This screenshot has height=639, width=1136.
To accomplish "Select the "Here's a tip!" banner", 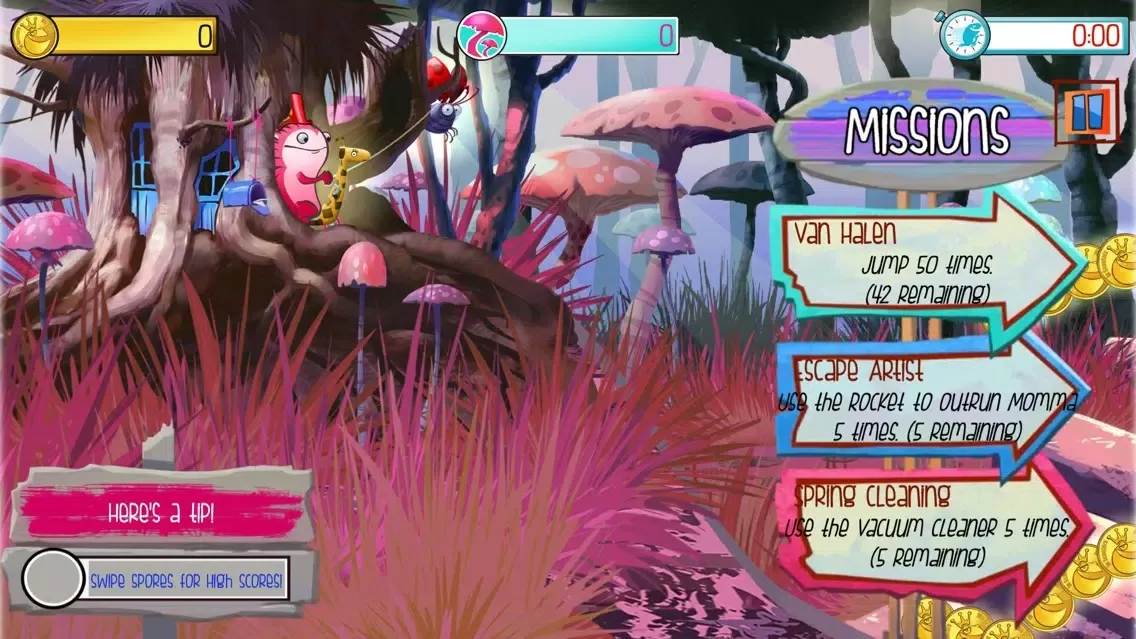I will [162, 514].
